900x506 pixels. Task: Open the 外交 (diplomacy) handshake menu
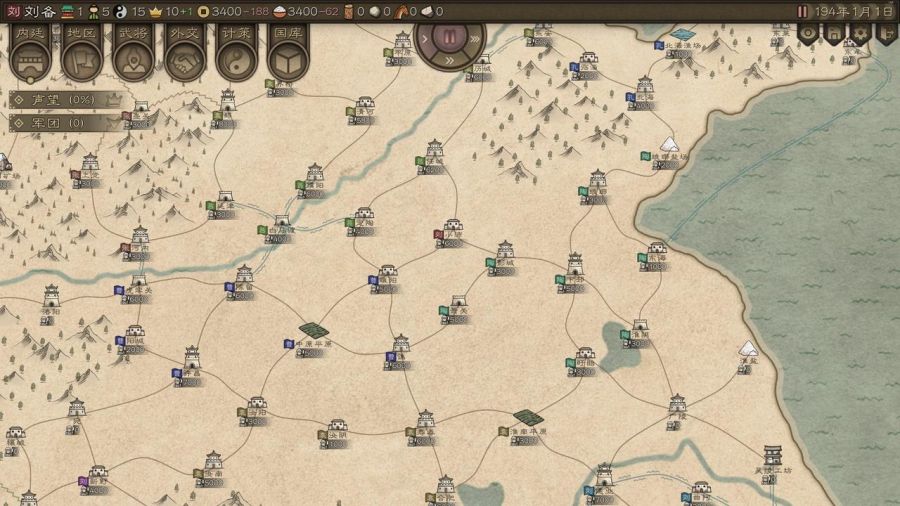point(185,53)
